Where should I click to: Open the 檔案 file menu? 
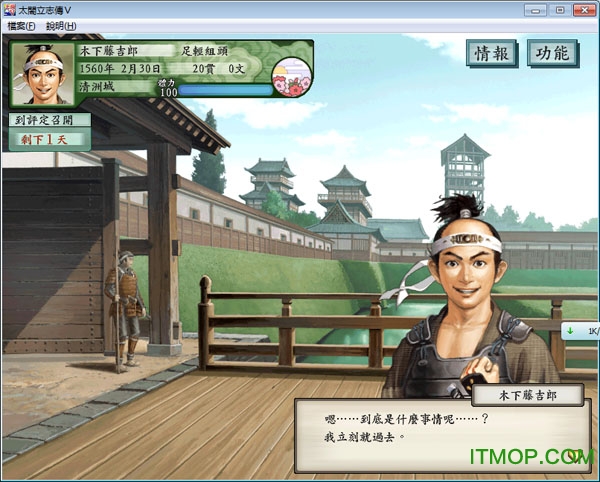tap(21, 26)
